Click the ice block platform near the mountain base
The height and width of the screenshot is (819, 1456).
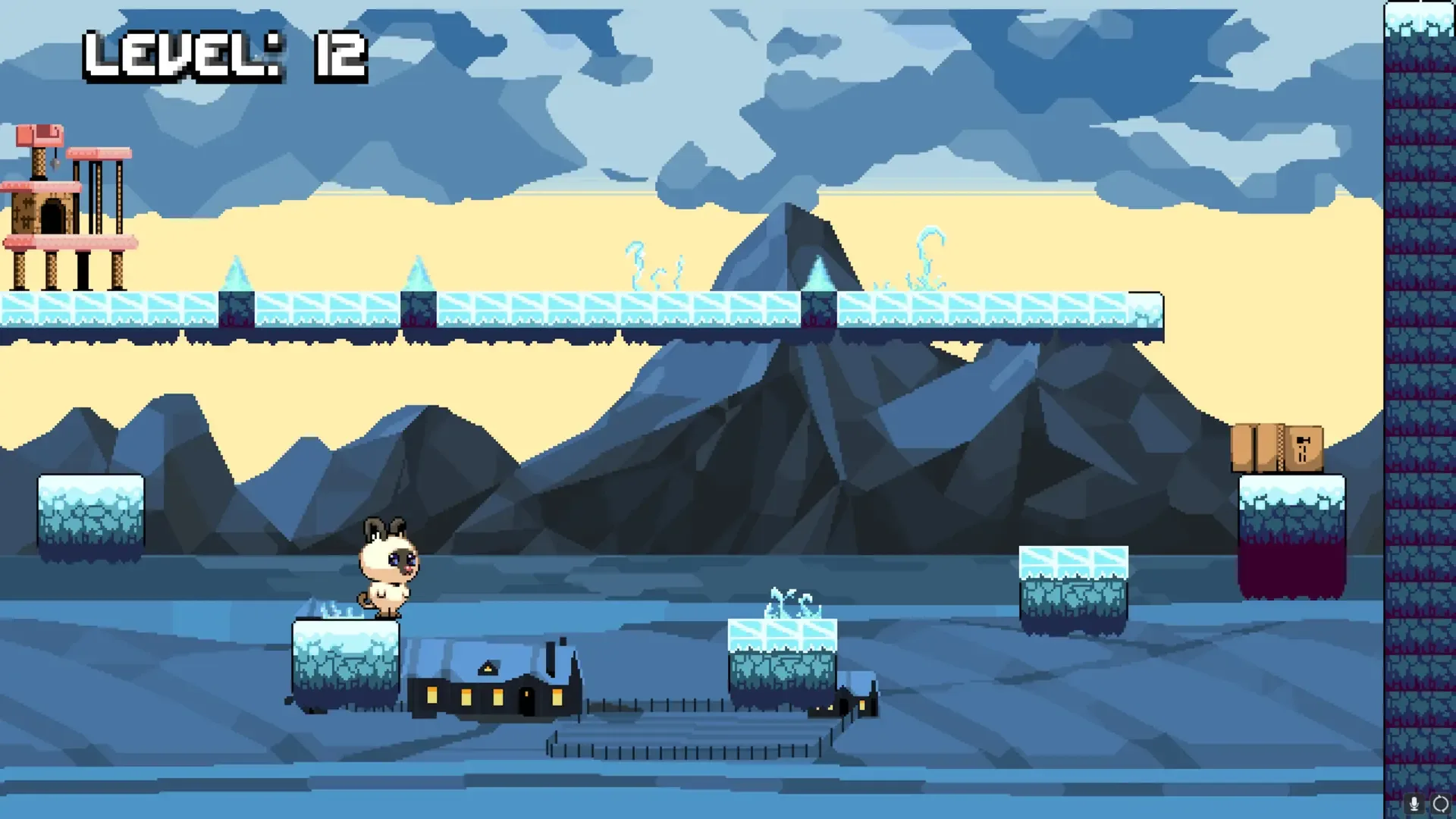(1073, 588)
